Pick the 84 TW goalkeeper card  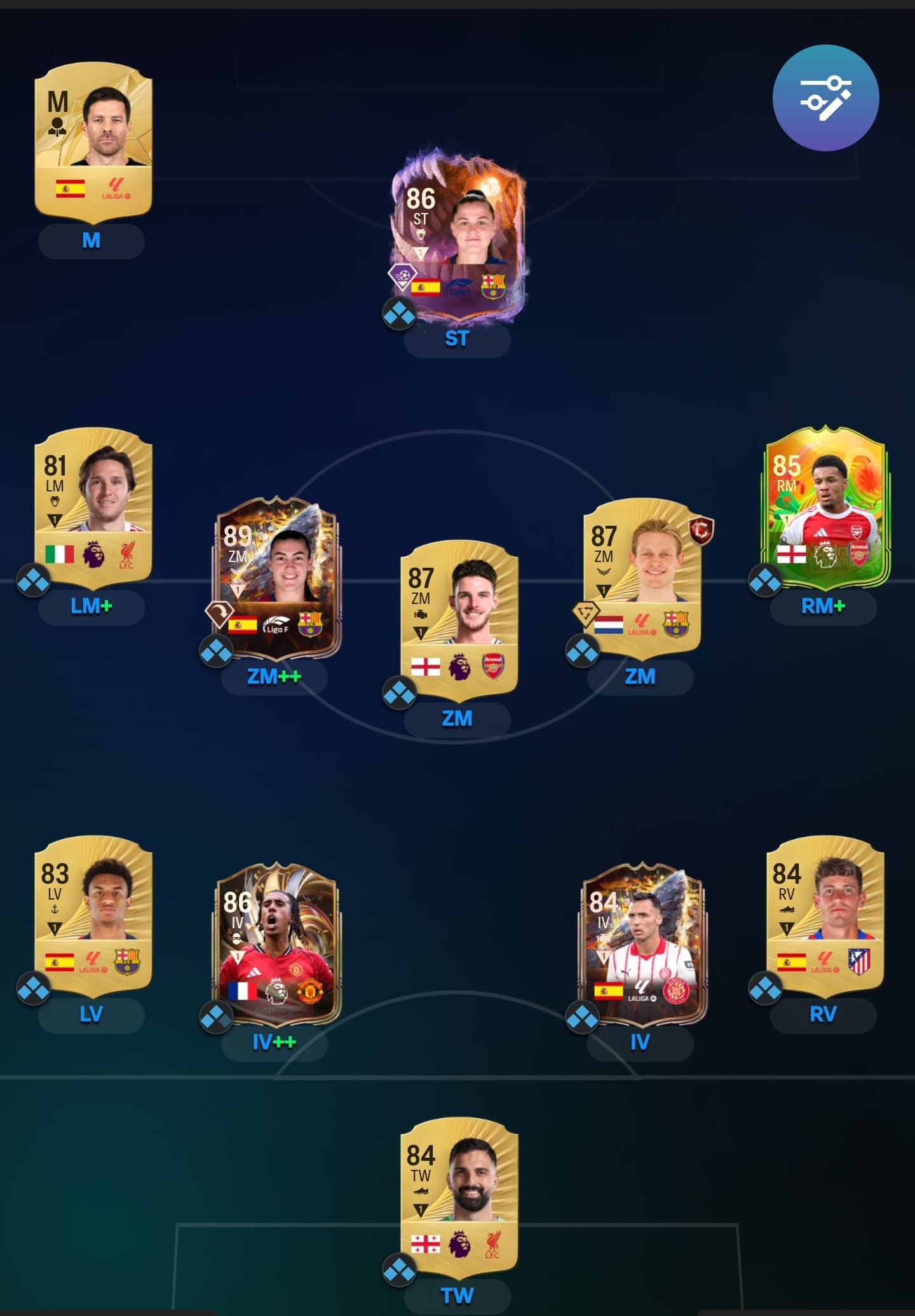tap(458, 1196)
